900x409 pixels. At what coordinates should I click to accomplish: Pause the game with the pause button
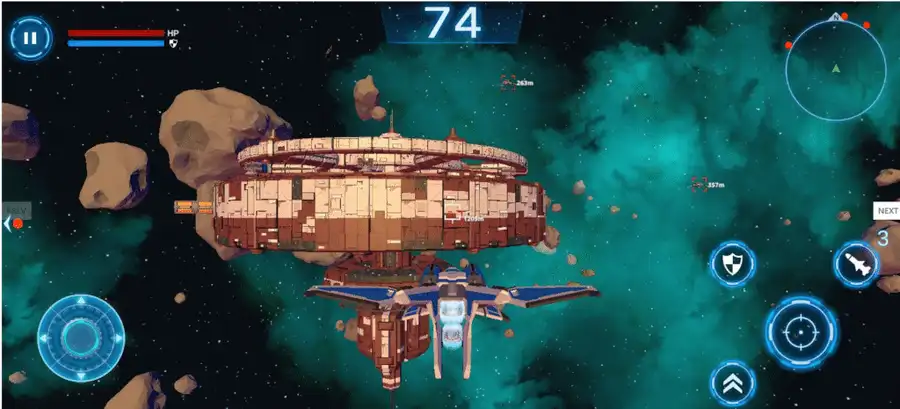31,38
